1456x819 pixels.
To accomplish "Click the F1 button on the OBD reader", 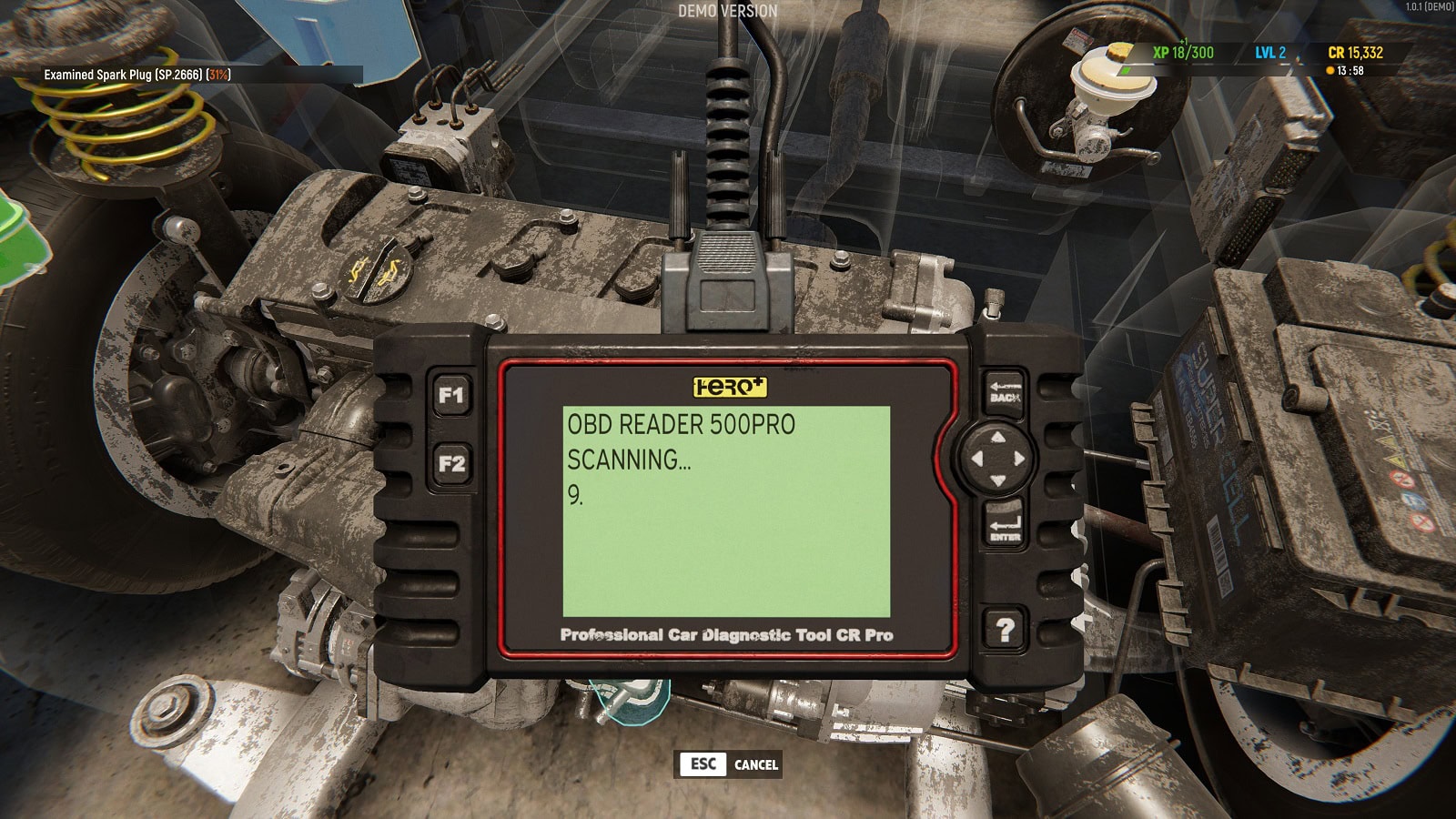I will coord(451,396).
